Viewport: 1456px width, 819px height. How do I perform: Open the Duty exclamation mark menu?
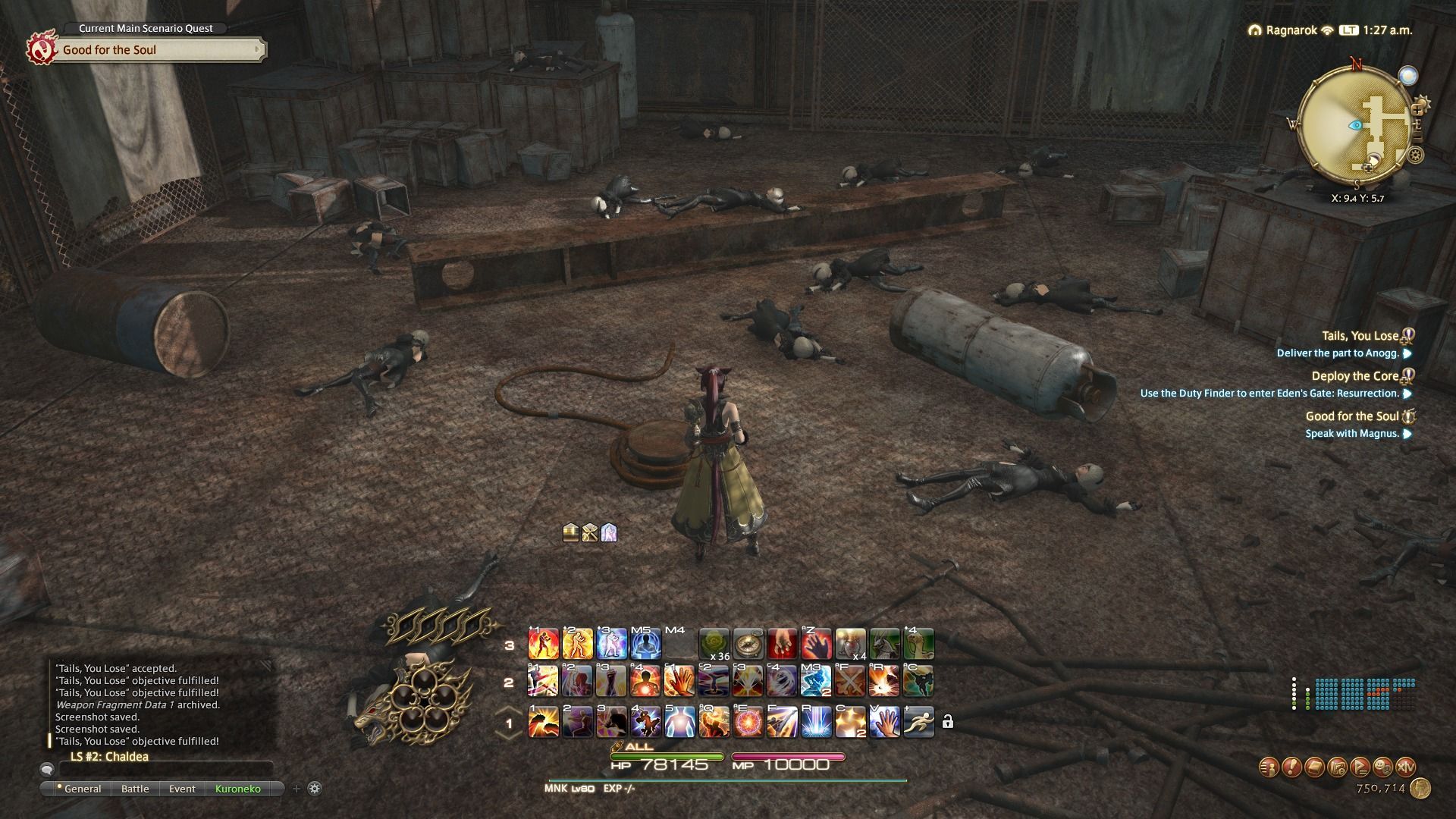[x=1291, y=767]
